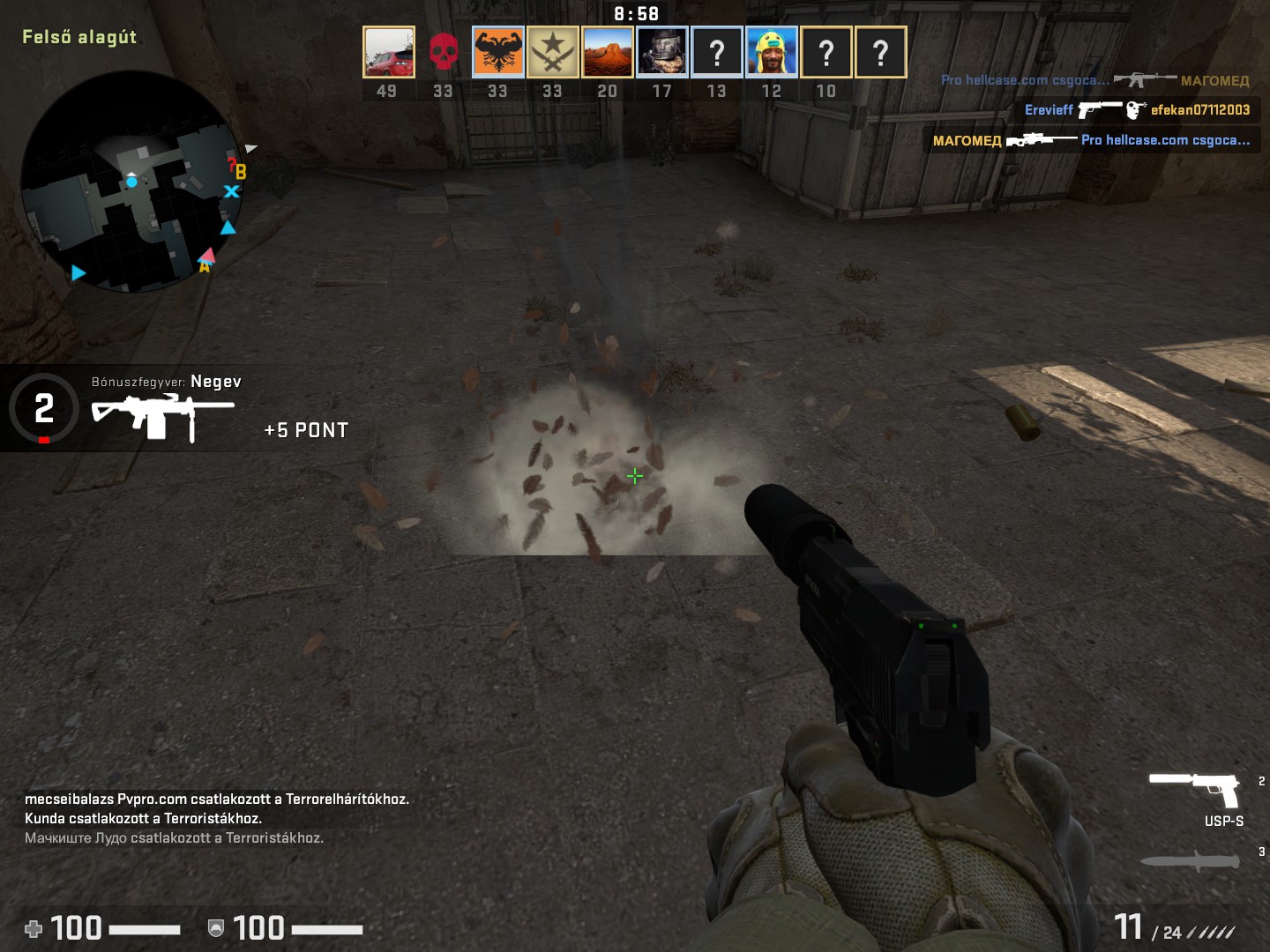Open the mecseibalazs join message in chat
The height and width of the screenshot is (952, 1270).
(x=217, y=800)
